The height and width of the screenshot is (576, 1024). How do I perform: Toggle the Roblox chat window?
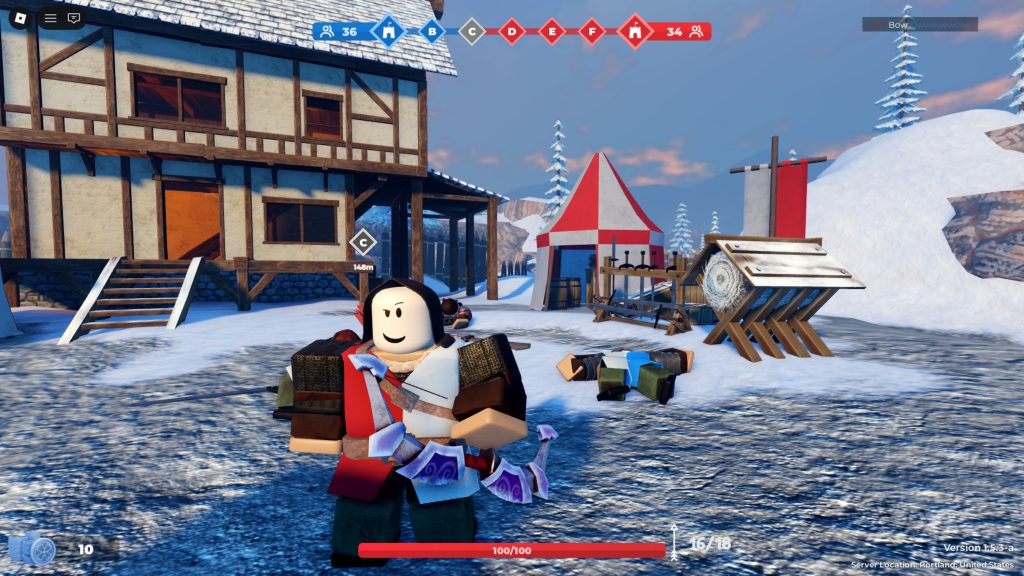(74, 18)
